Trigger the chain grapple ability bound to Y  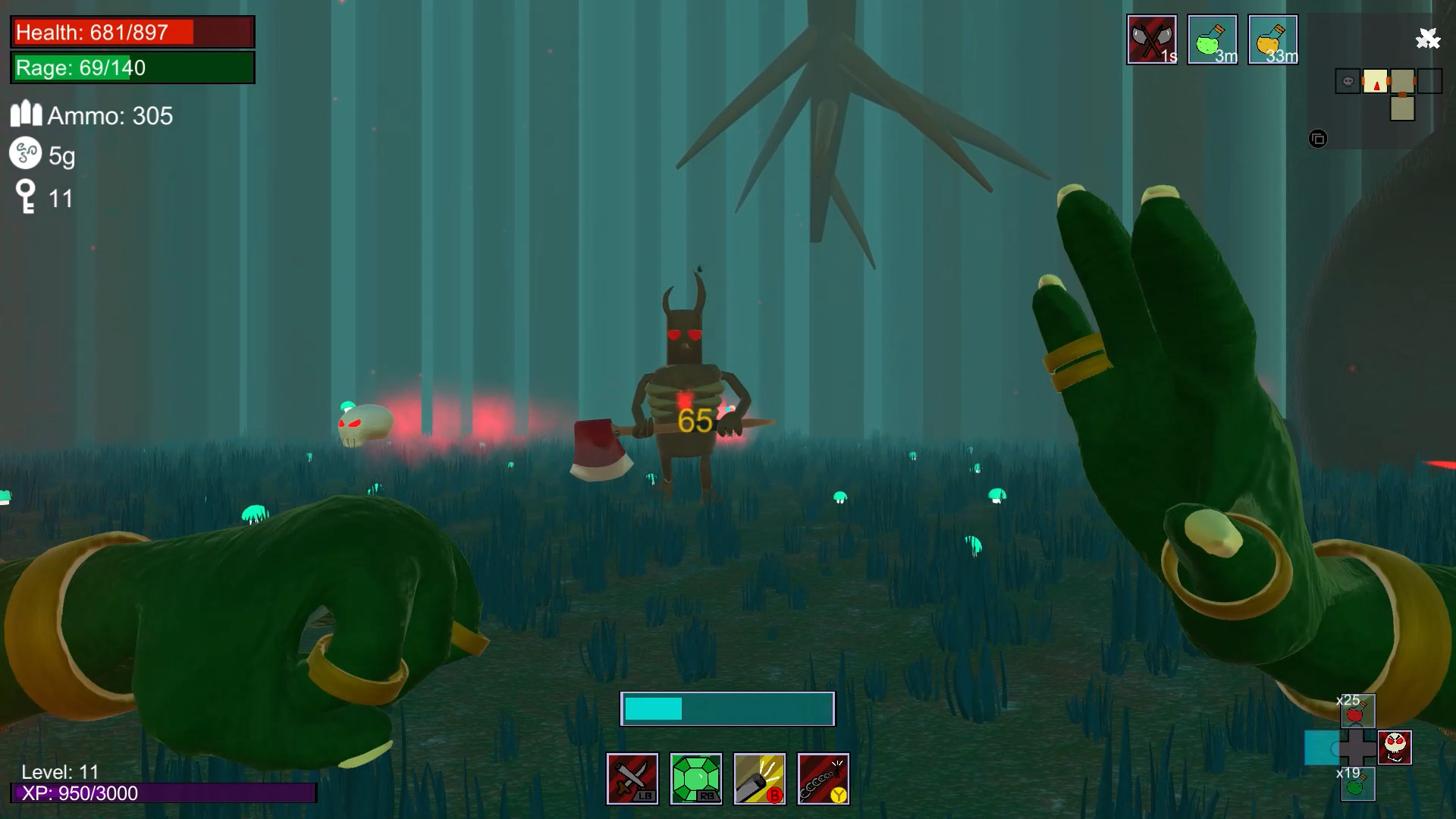click(824, 778)
